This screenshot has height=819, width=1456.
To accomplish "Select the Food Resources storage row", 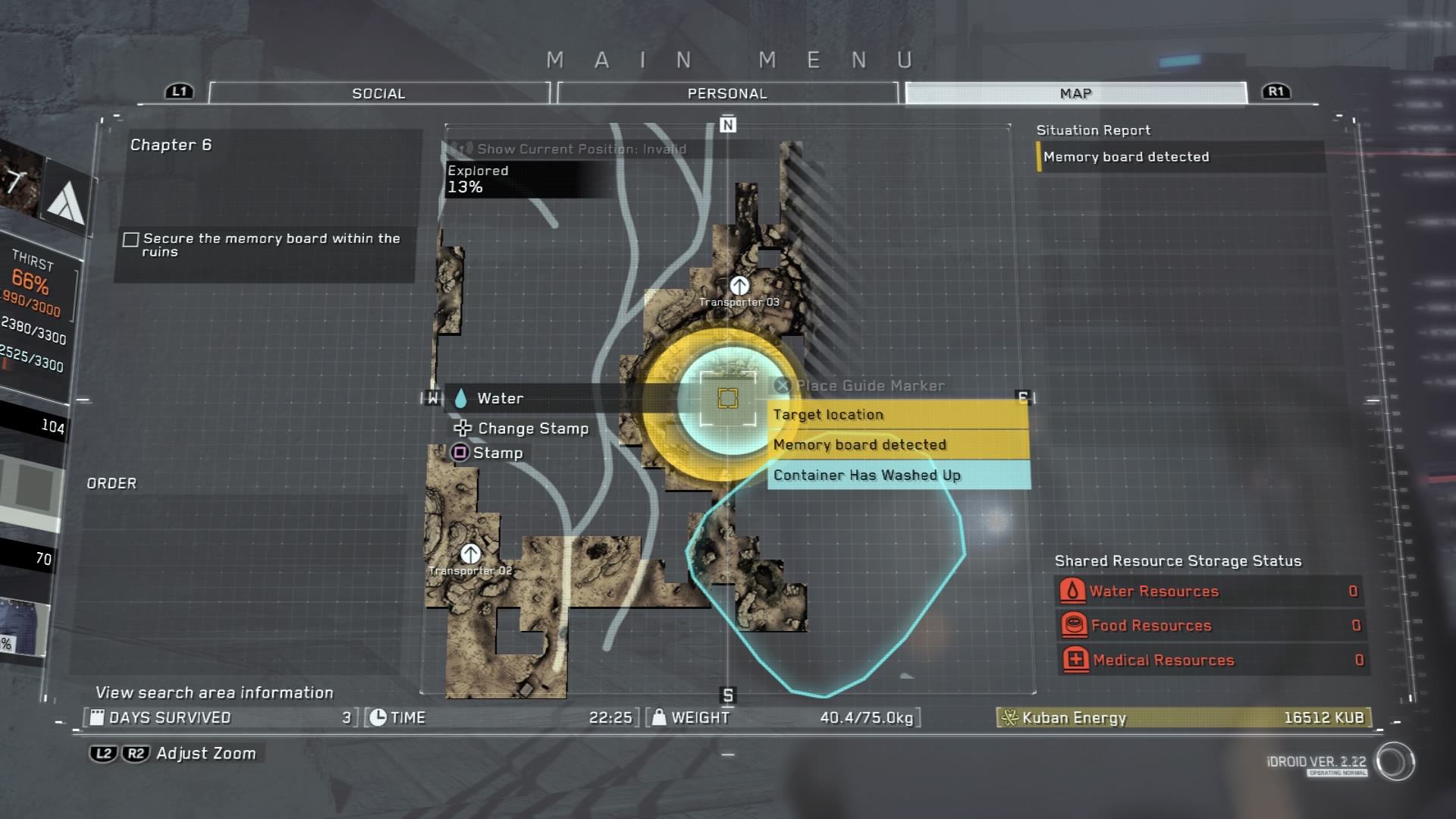I will (1210, 626).
